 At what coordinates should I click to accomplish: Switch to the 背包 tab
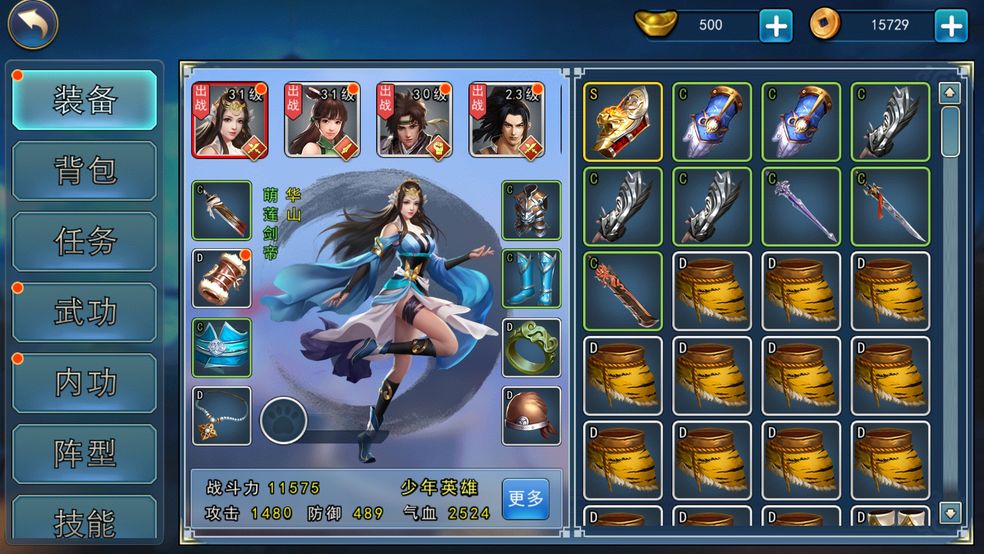(85, 171)
